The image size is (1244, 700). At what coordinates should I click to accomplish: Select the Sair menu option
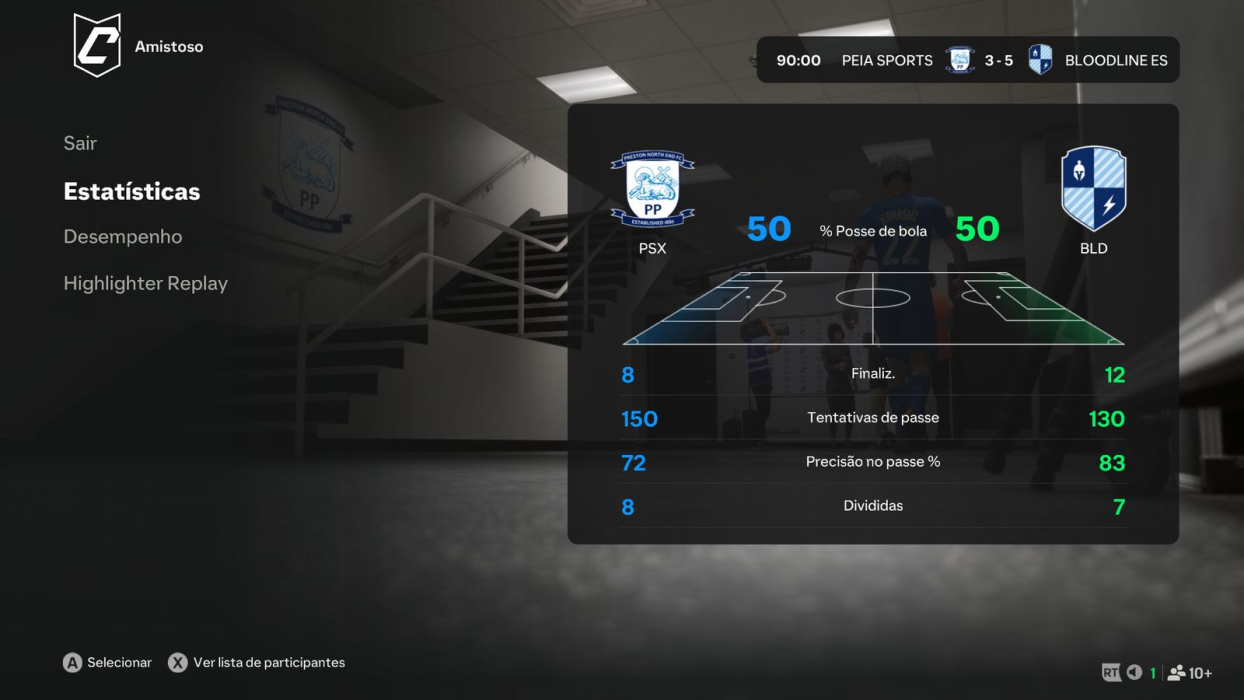[x=80, y=143]
